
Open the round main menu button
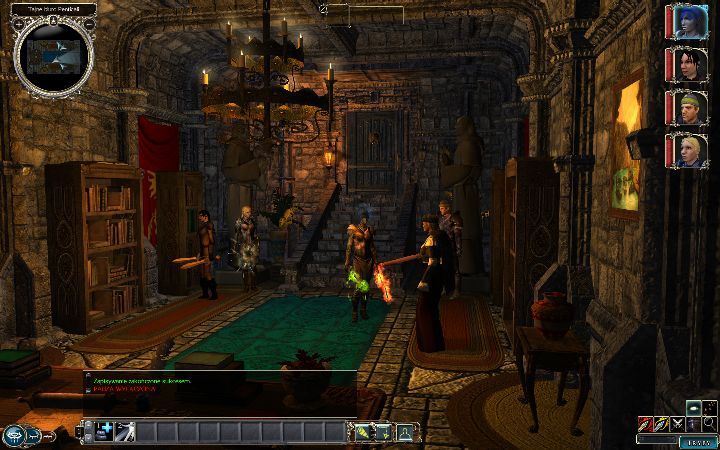click(15, 435)
